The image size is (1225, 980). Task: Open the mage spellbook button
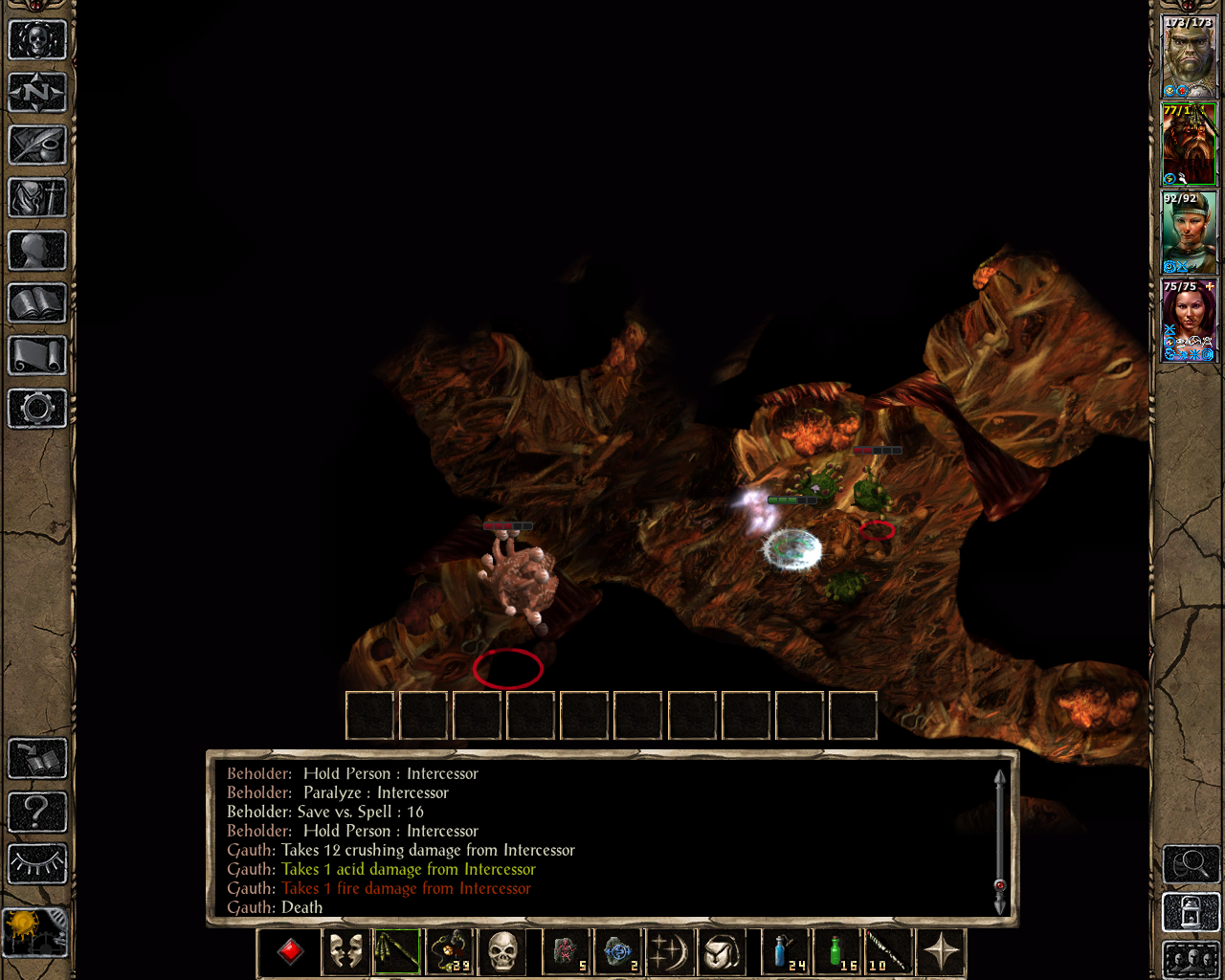coord(37,303)
